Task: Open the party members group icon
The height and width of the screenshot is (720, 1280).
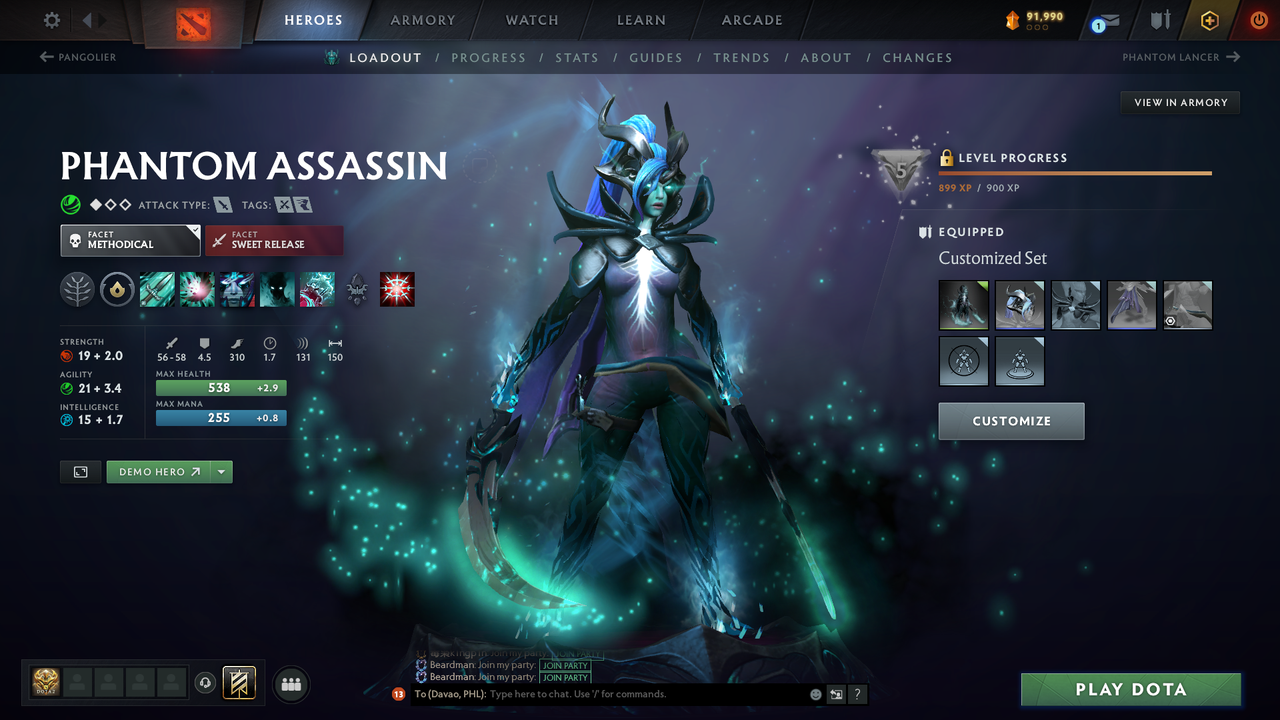Action: pos(290,684)
